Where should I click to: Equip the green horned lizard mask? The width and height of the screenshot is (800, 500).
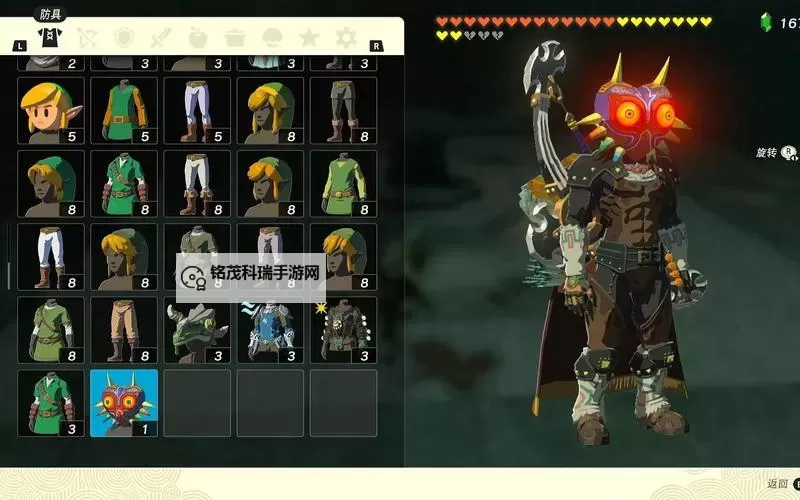tap(197, 330)
